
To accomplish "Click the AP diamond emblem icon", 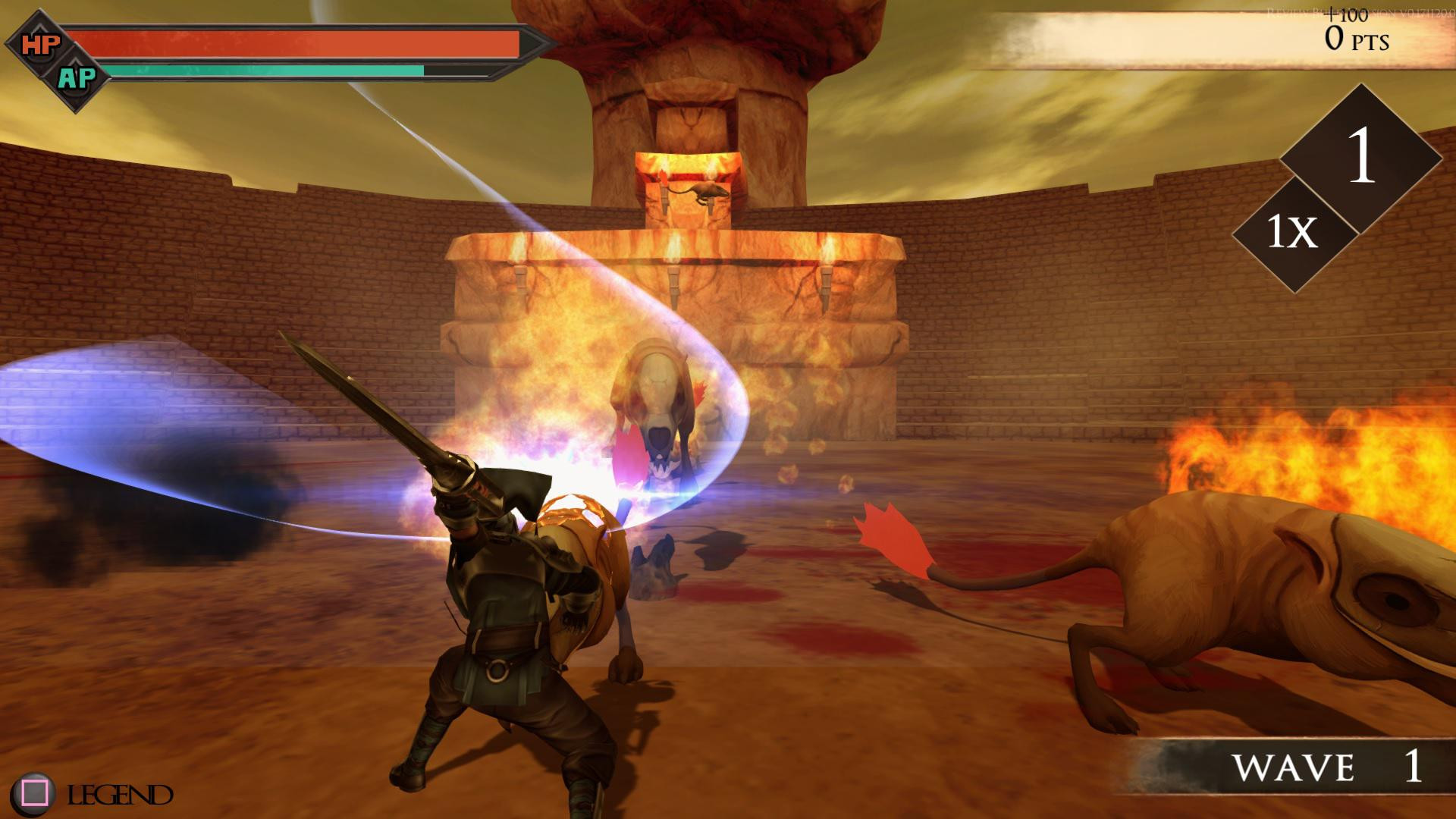I will click(x=80, y=76).
